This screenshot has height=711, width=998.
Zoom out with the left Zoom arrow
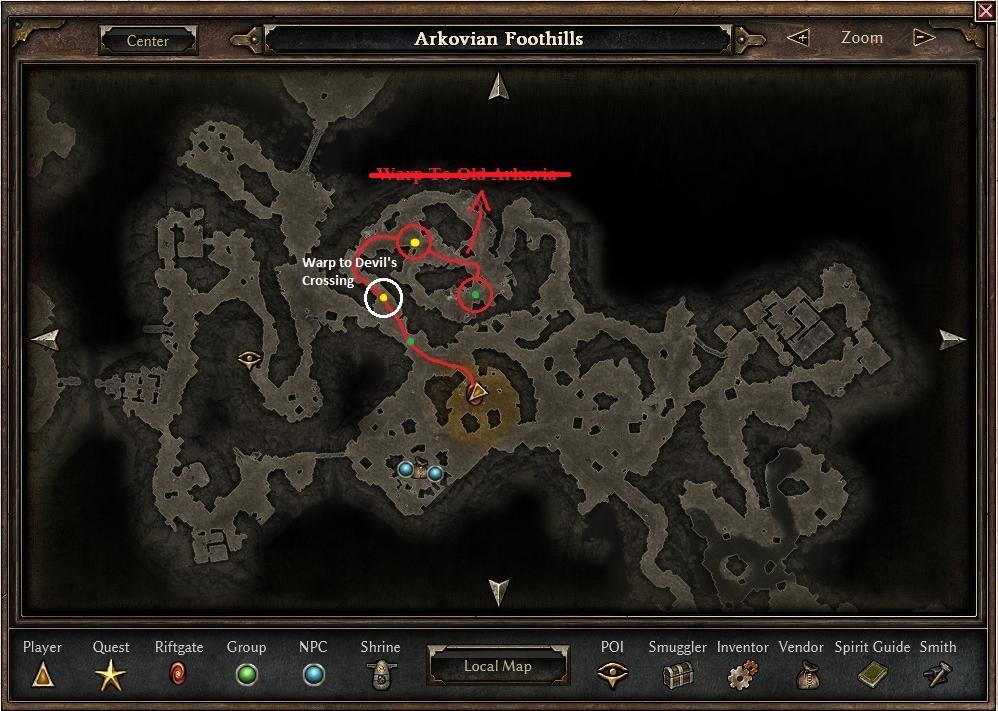click(x=798, y=38)
